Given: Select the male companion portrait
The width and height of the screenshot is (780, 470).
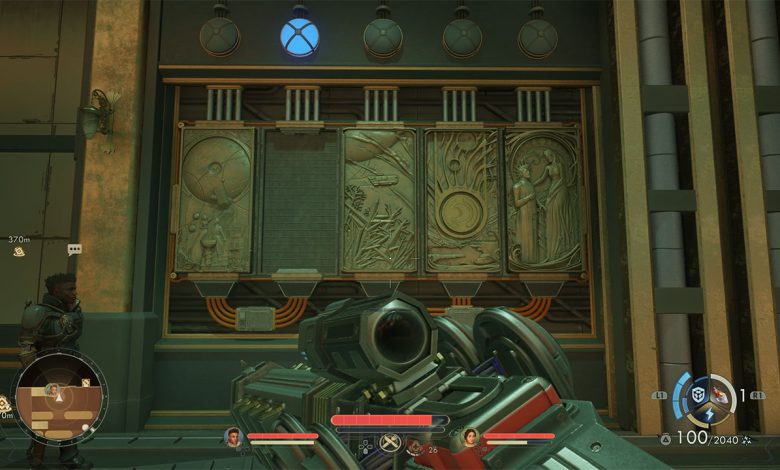Looking at the screenshot, I should pos(233,436).
